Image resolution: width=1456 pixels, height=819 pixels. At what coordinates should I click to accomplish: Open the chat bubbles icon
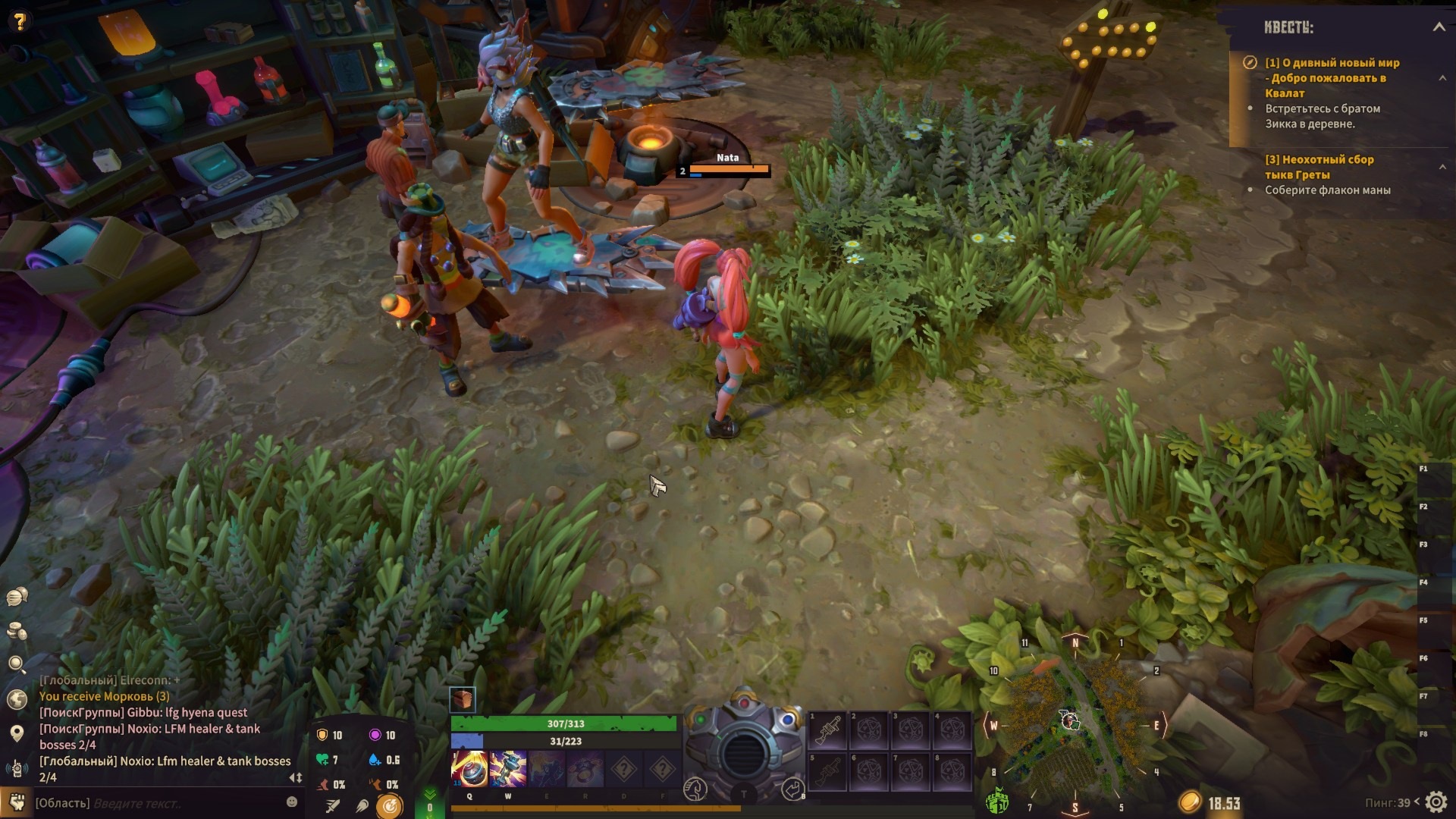(17, 598)
